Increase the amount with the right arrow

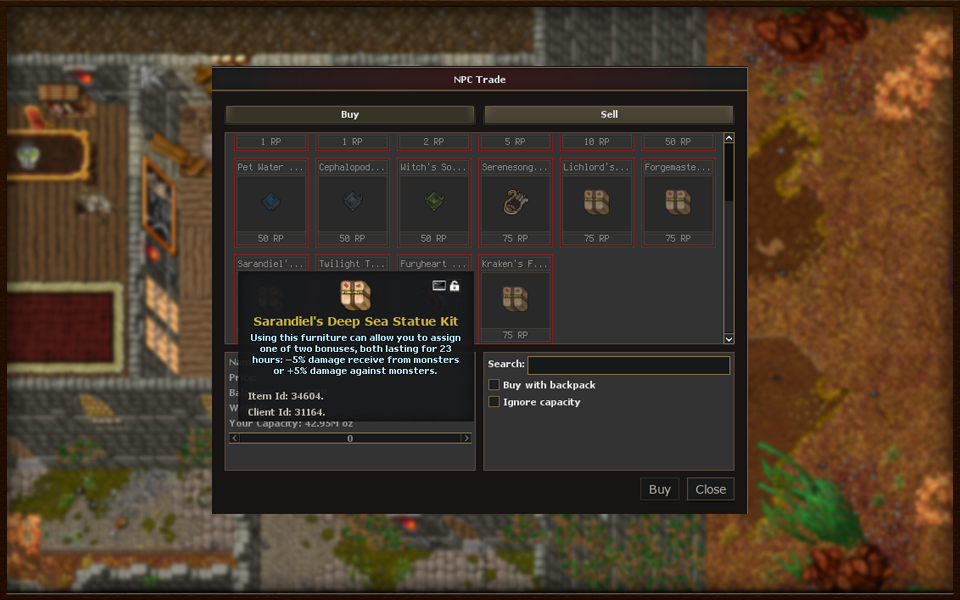[466, 438]
